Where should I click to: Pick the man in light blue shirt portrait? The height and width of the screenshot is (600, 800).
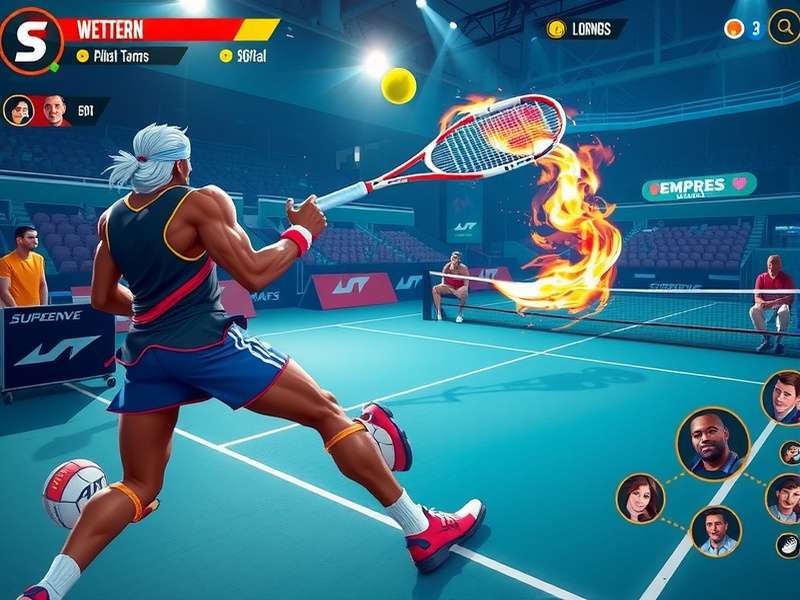click(716, 530)
